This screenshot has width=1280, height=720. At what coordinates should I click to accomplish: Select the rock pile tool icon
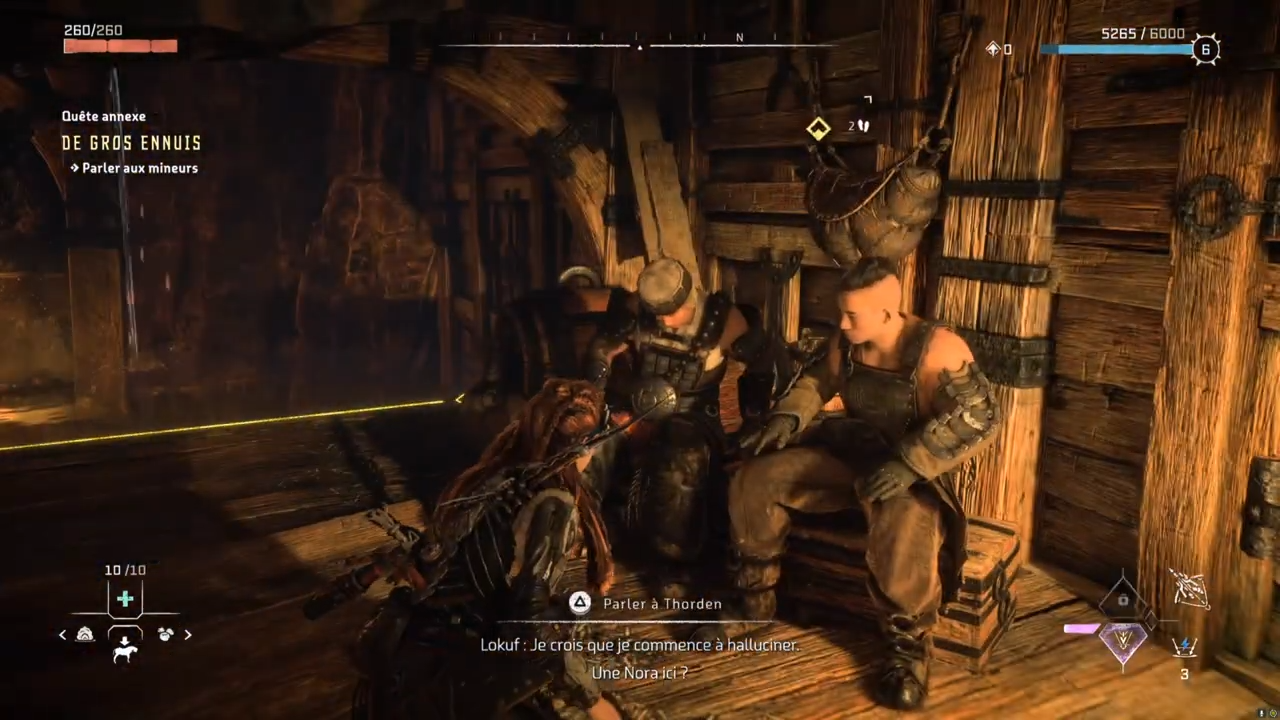click(86, 634)
